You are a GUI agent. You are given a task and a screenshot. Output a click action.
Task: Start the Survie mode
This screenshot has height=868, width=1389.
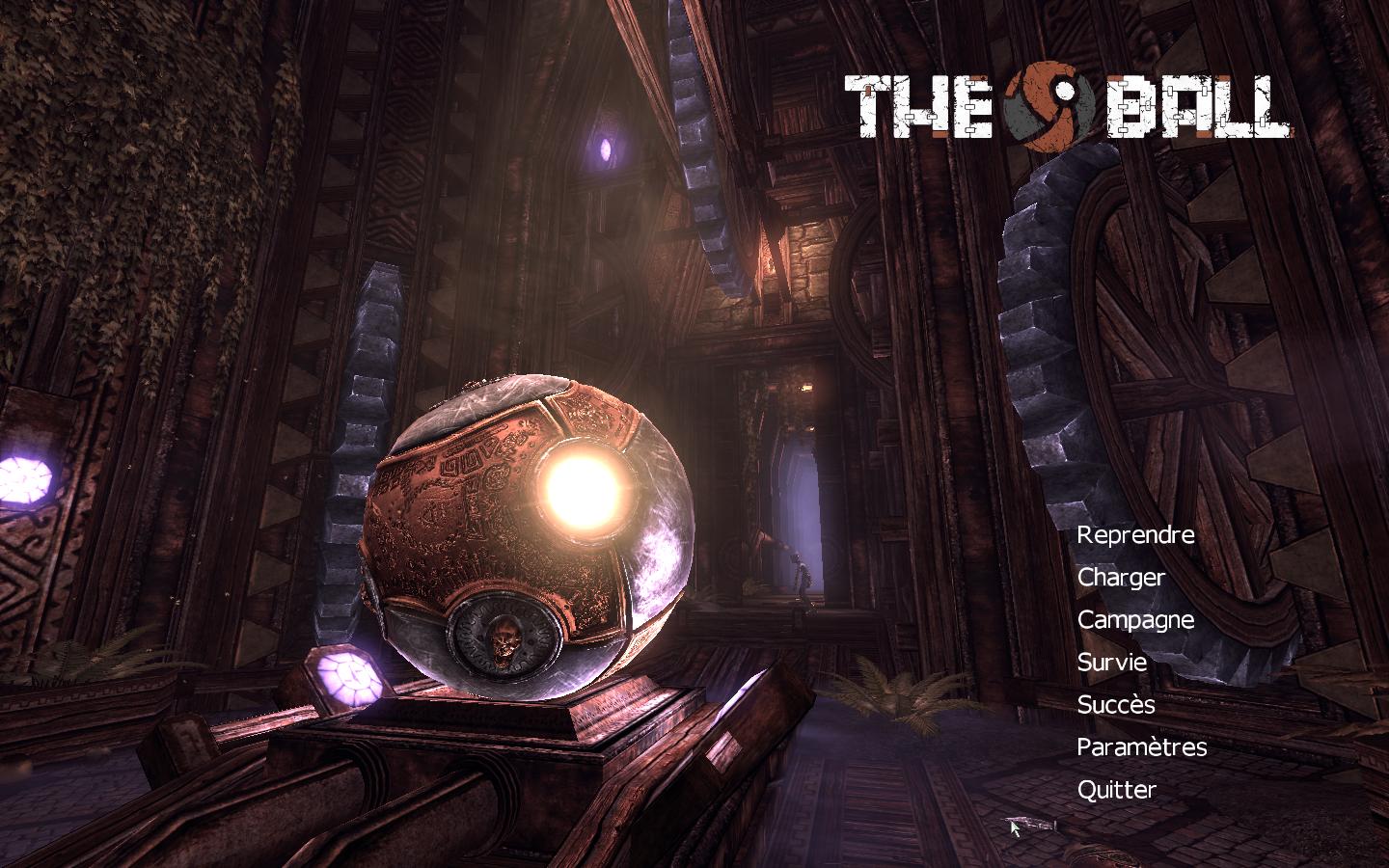point(1111,663)
